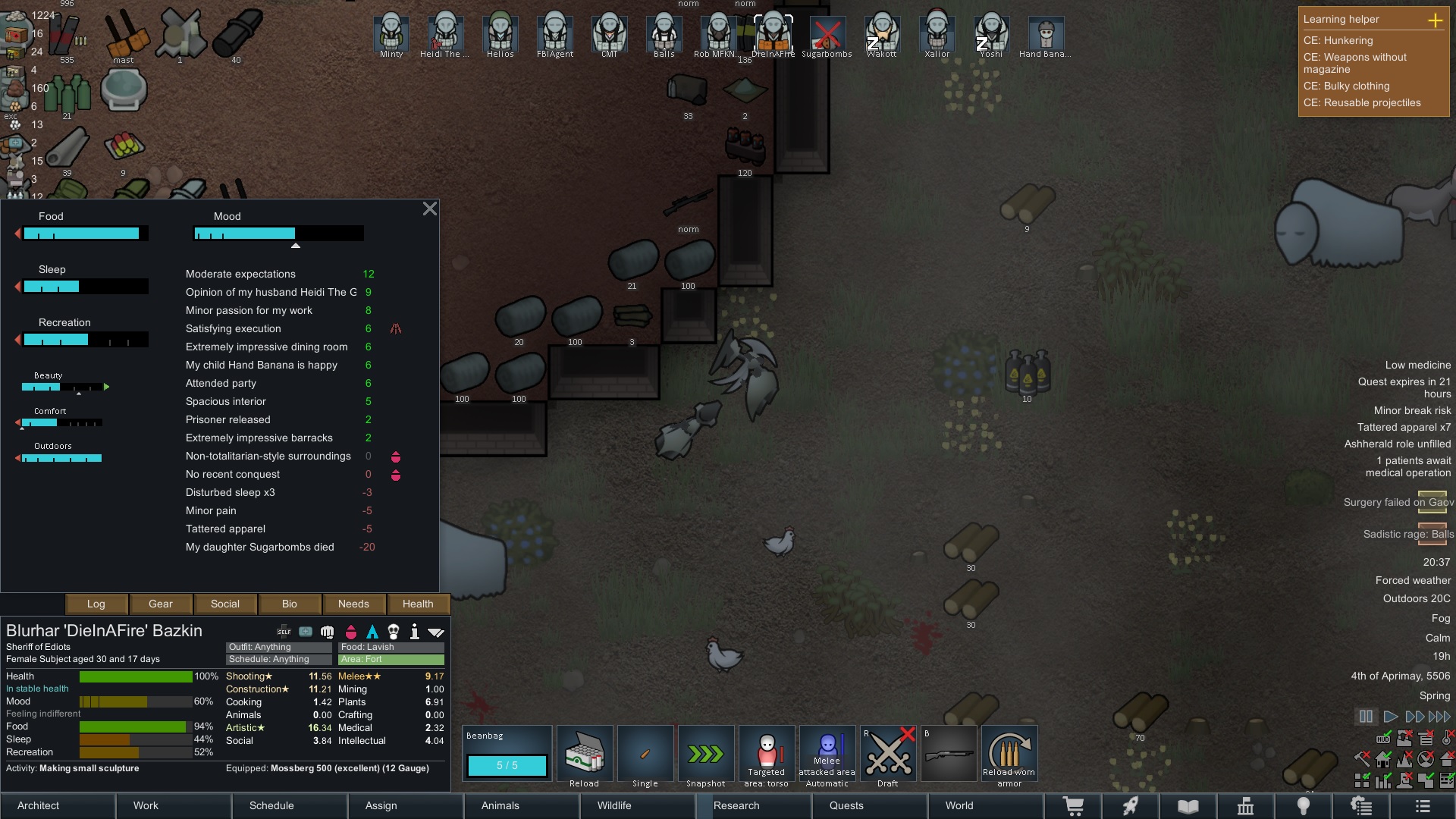Expand the Learning helper with the plus button
Image resolution: width=1456 pixels, height=819 pixels.
coord(1436,20)
